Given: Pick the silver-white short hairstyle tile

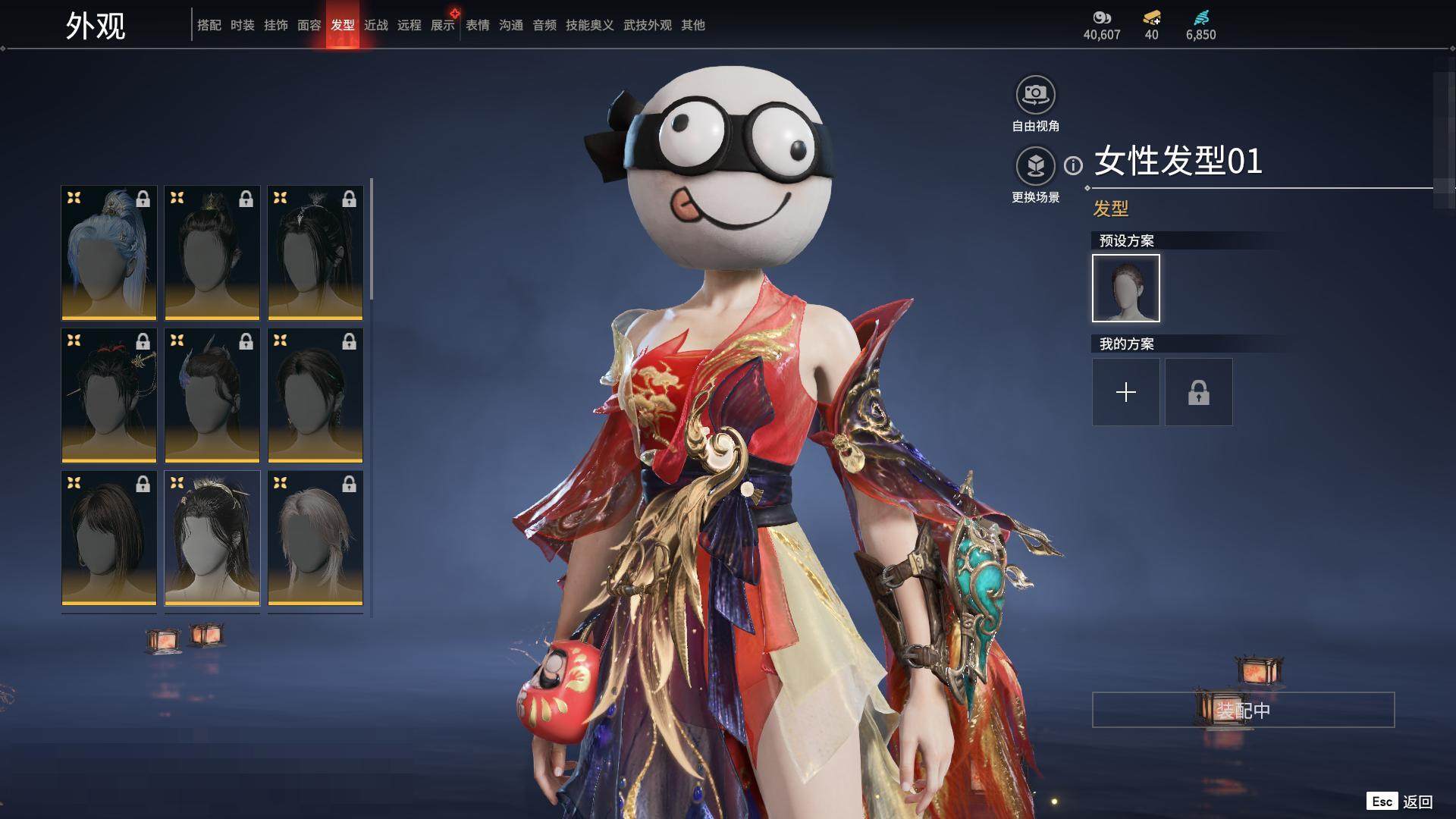Looking at the screenshot, I should coord(315,538).
